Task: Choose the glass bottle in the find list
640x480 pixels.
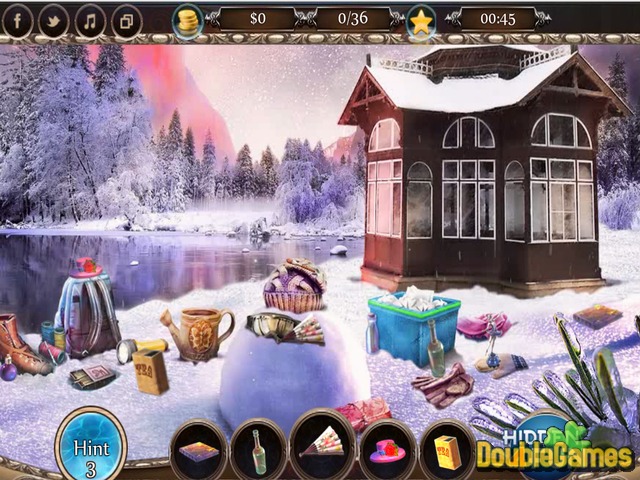Action: [x=259, y=451]
